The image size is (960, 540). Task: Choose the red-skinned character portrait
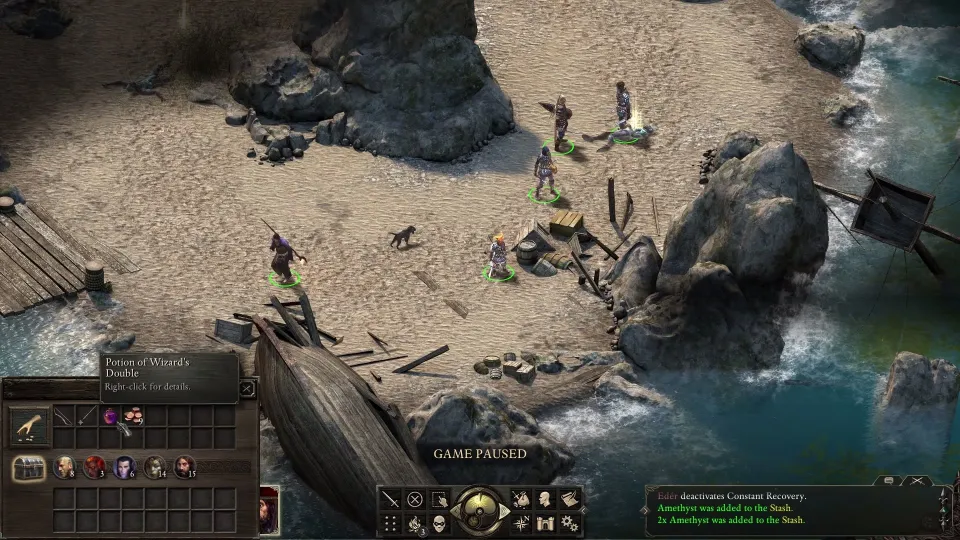tap(94, 466)
